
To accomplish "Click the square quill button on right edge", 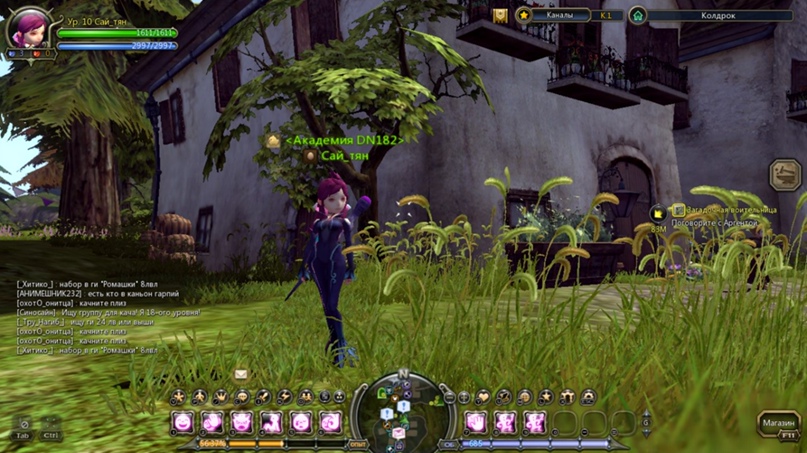I will tap(785, 175).
